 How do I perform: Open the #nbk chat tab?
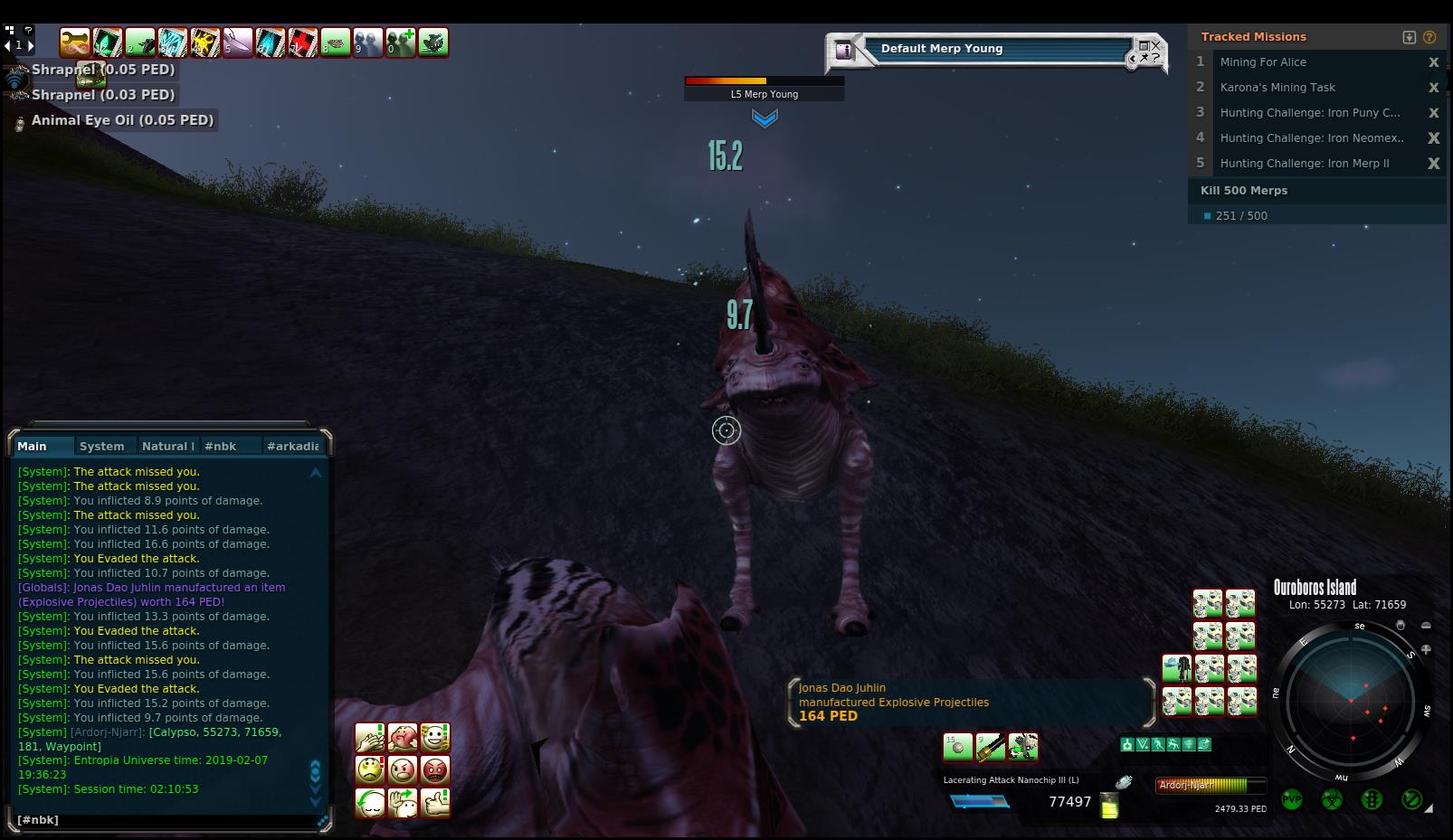pyautogui.click(x=220, y=446)
